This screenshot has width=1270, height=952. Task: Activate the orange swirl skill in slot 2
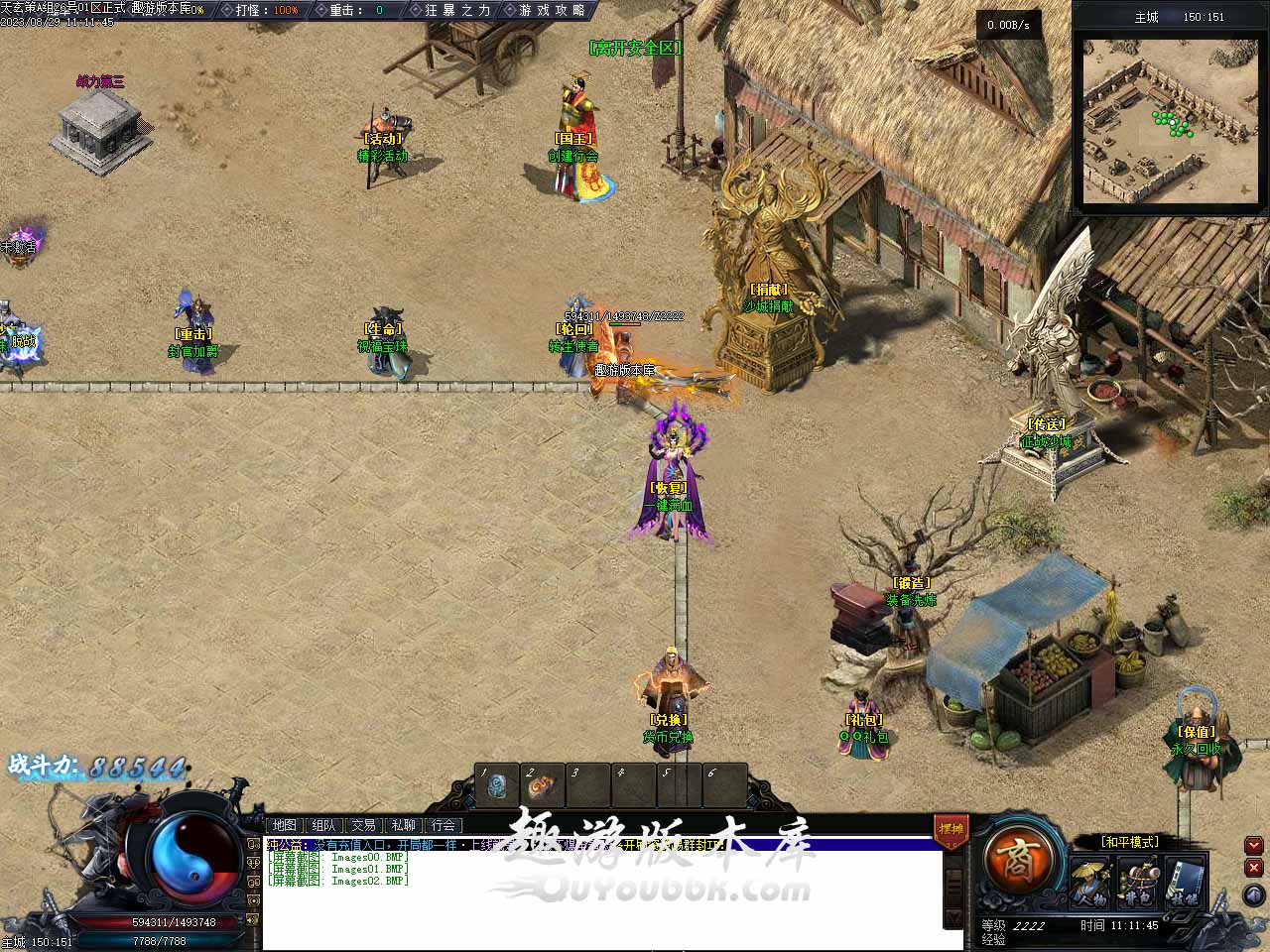tap(542, 785)
